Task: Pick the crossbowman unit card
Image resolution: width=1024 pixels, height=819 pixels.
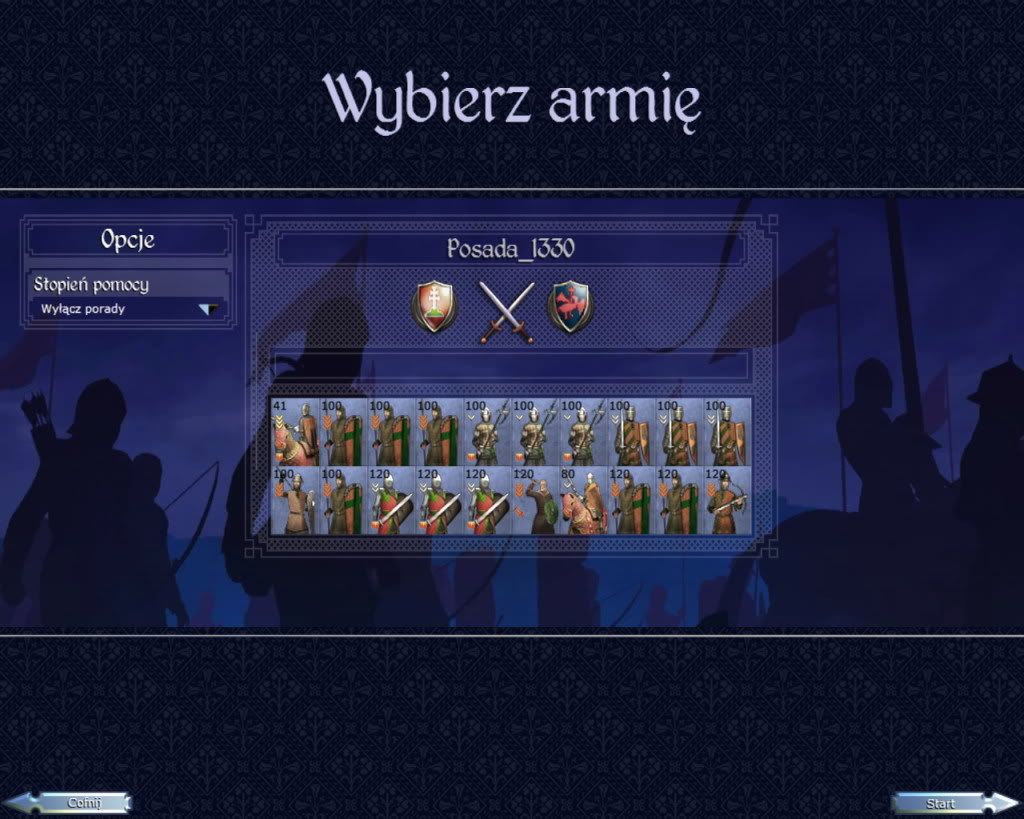Action: click(x=728, y=501)
